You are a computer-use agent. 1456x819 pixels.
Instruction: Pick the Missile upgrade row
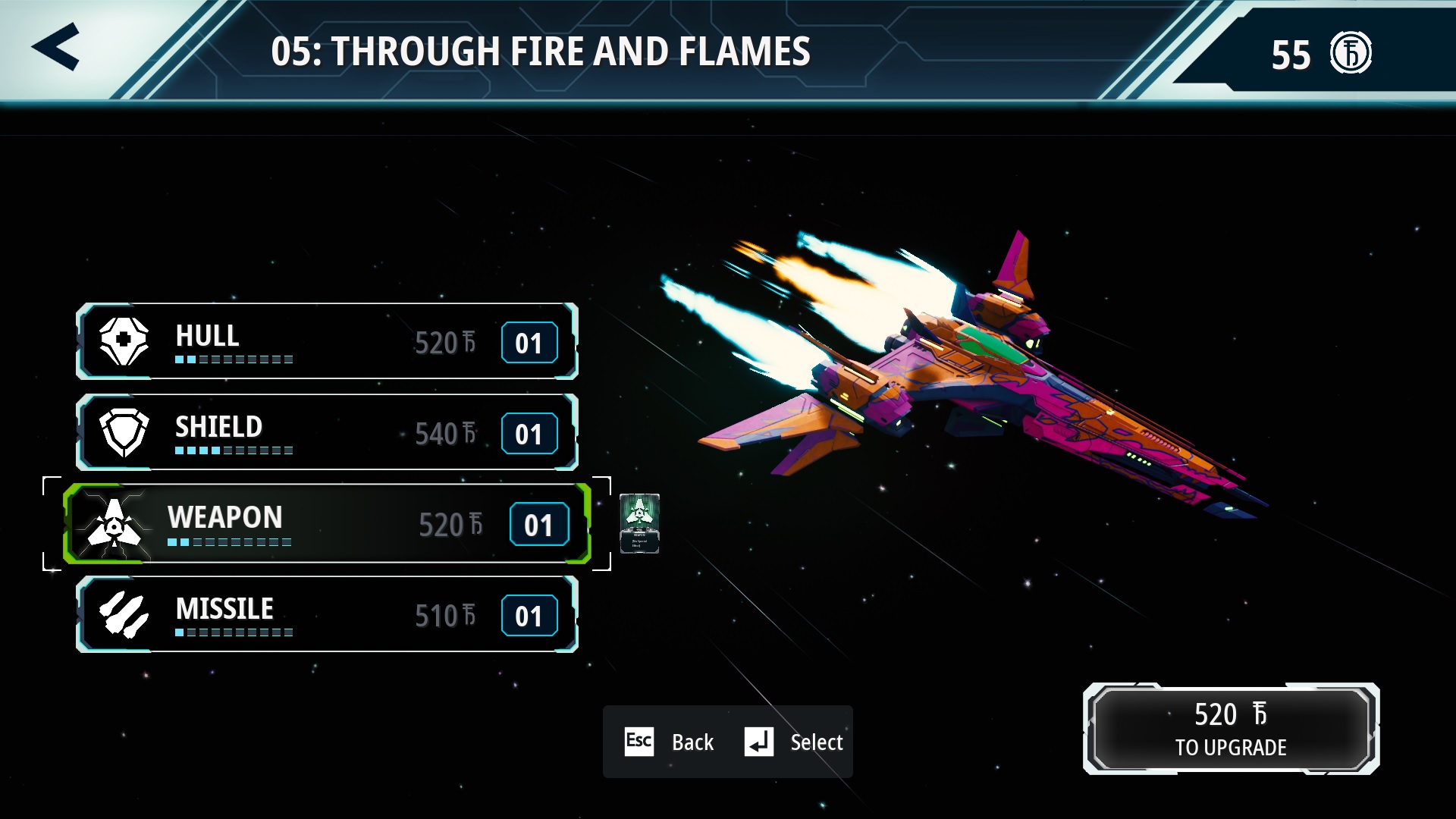click(x=327, y=614)
